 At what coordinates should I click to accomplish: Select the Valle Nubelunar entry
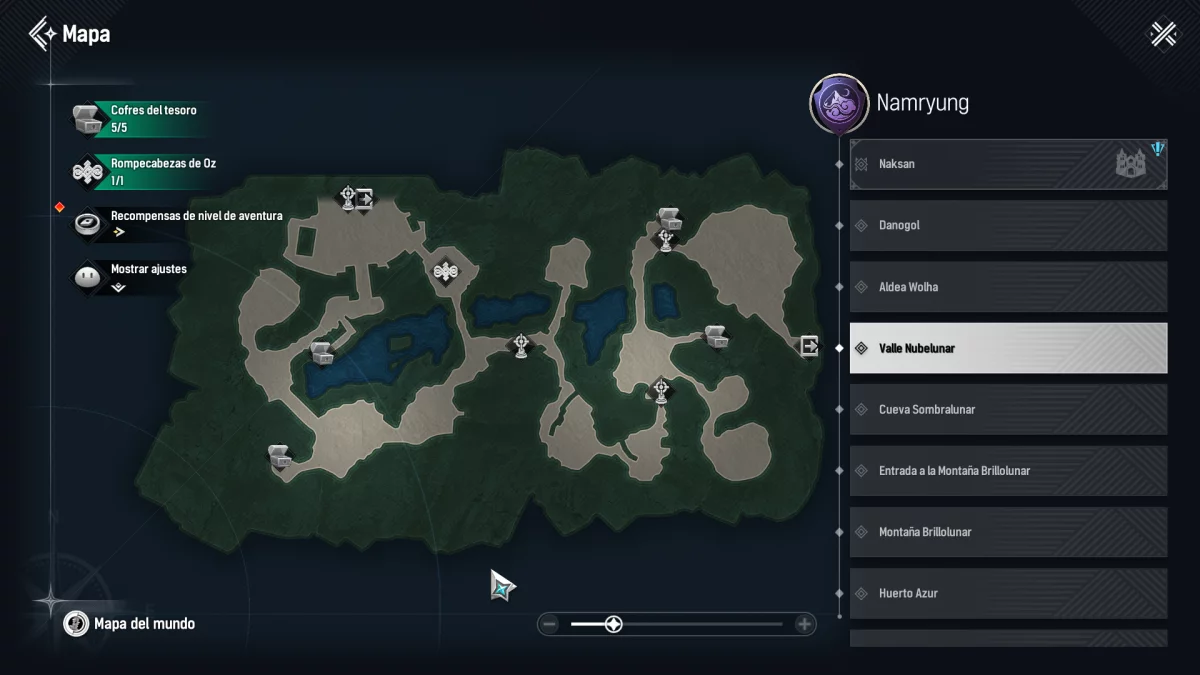(1008, 348)
